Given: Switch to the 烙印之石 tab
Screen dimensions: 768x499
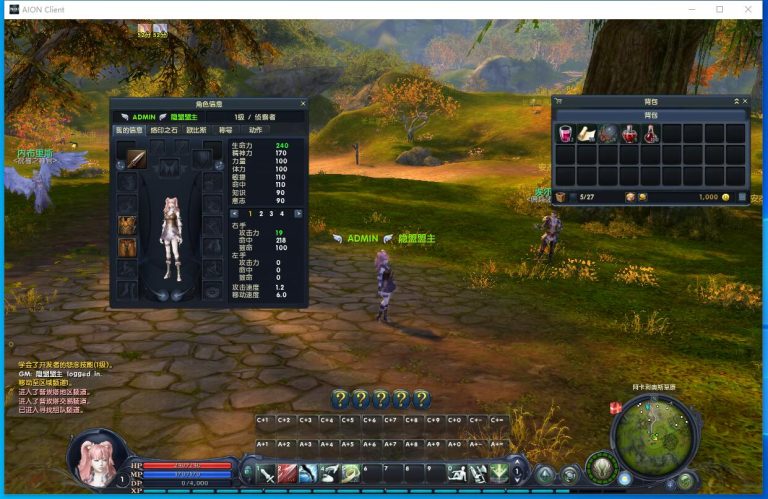Looking at the screenshot, I should (165, 130).
